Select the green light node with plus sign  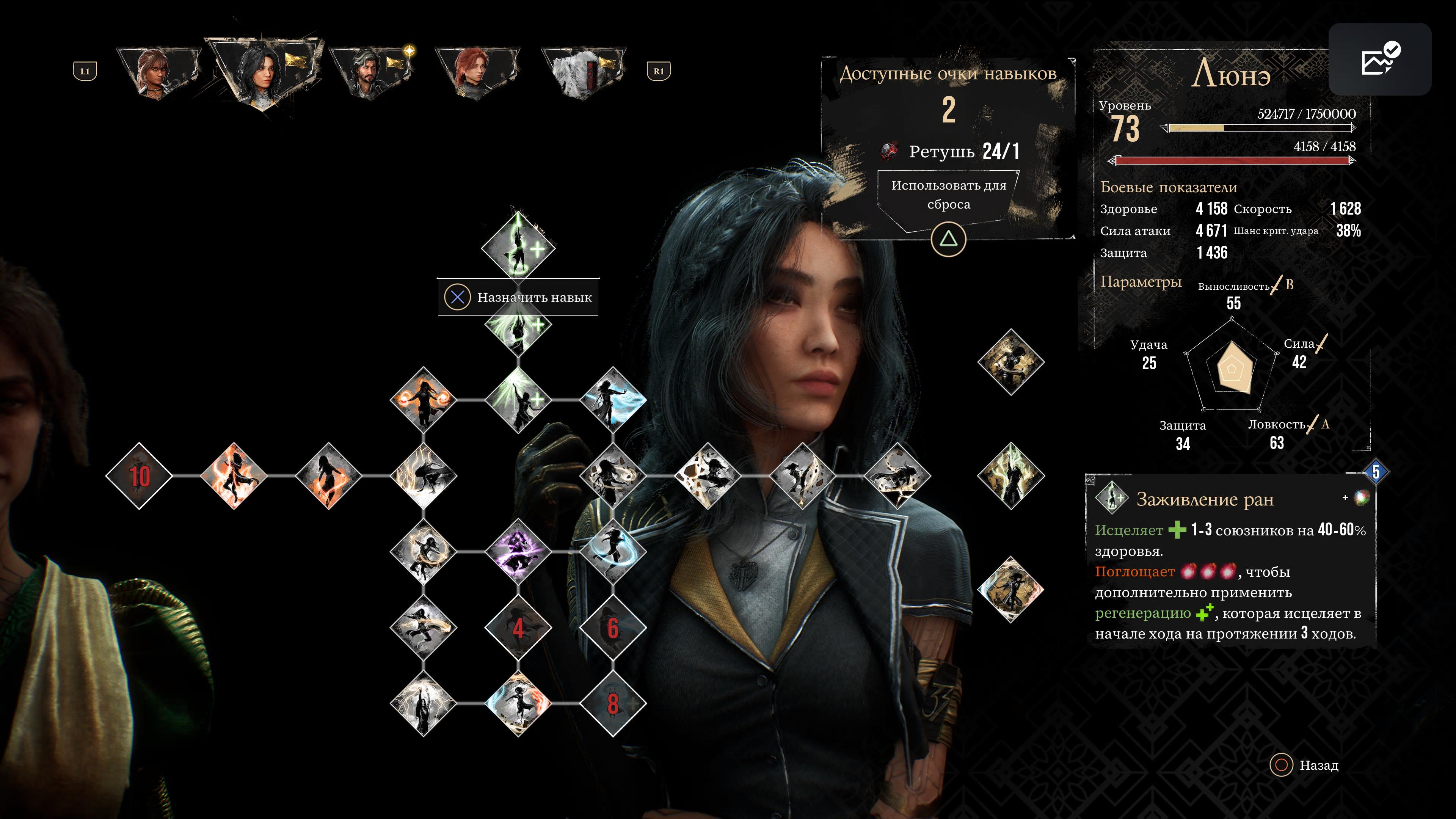click(x=518, y=400)
